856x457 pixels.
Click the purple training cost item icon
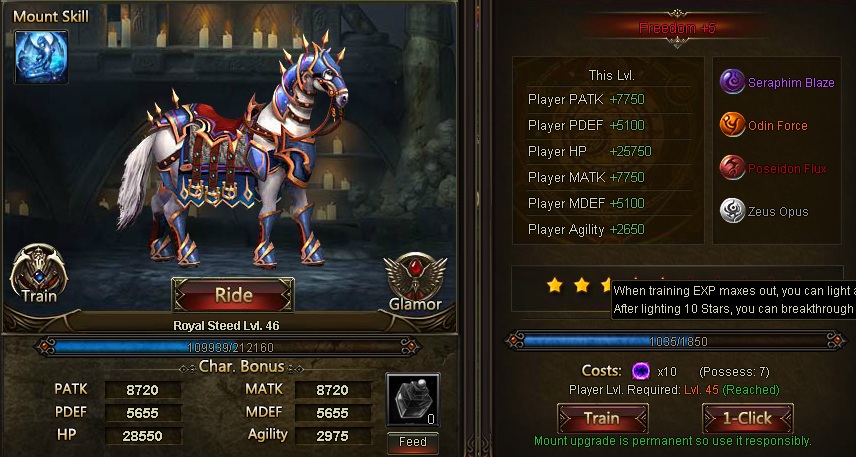click(x=642, y=371)
